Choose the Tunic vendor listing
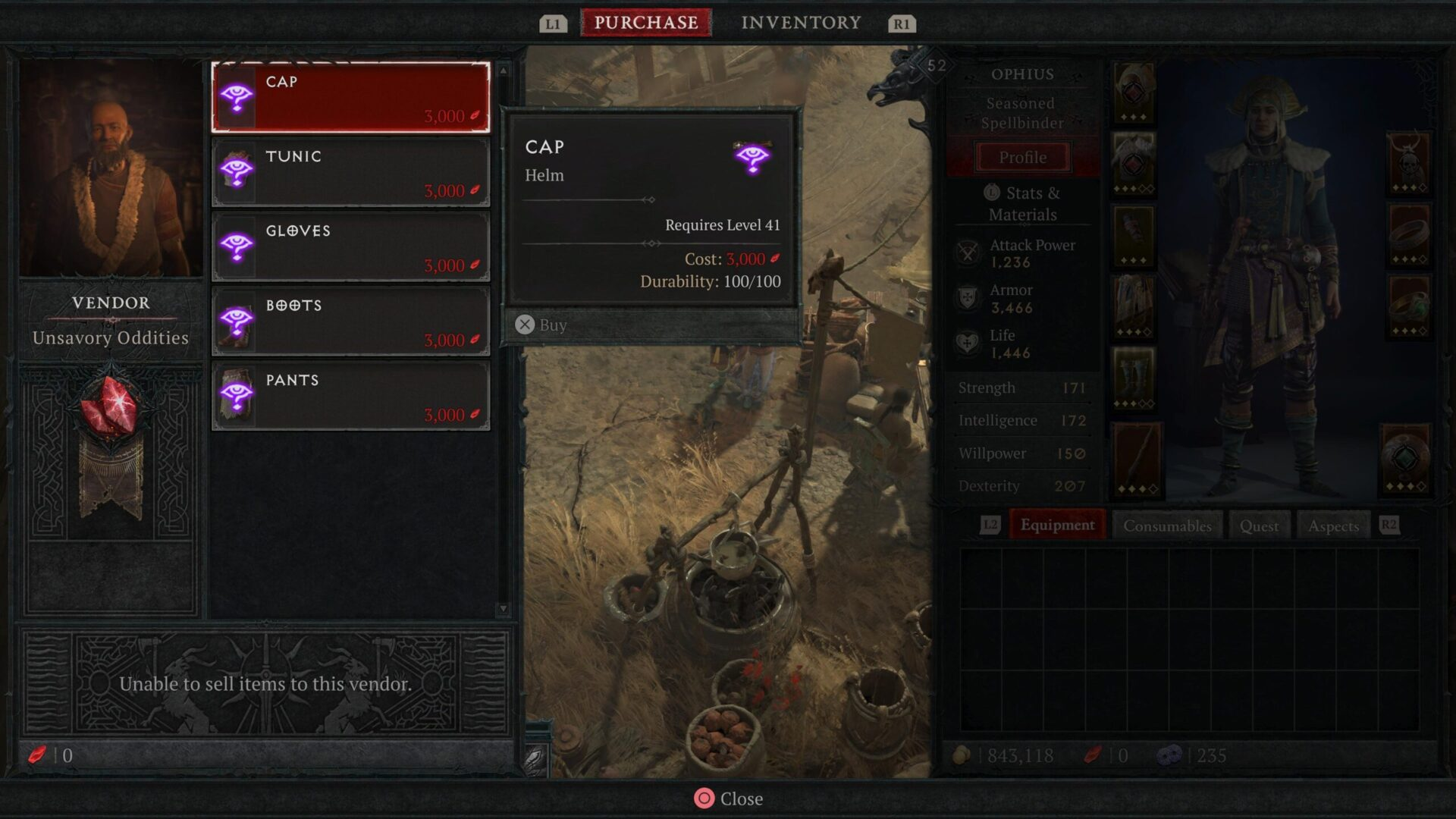Screen dimensions: 1456x819 pos(350,172)
